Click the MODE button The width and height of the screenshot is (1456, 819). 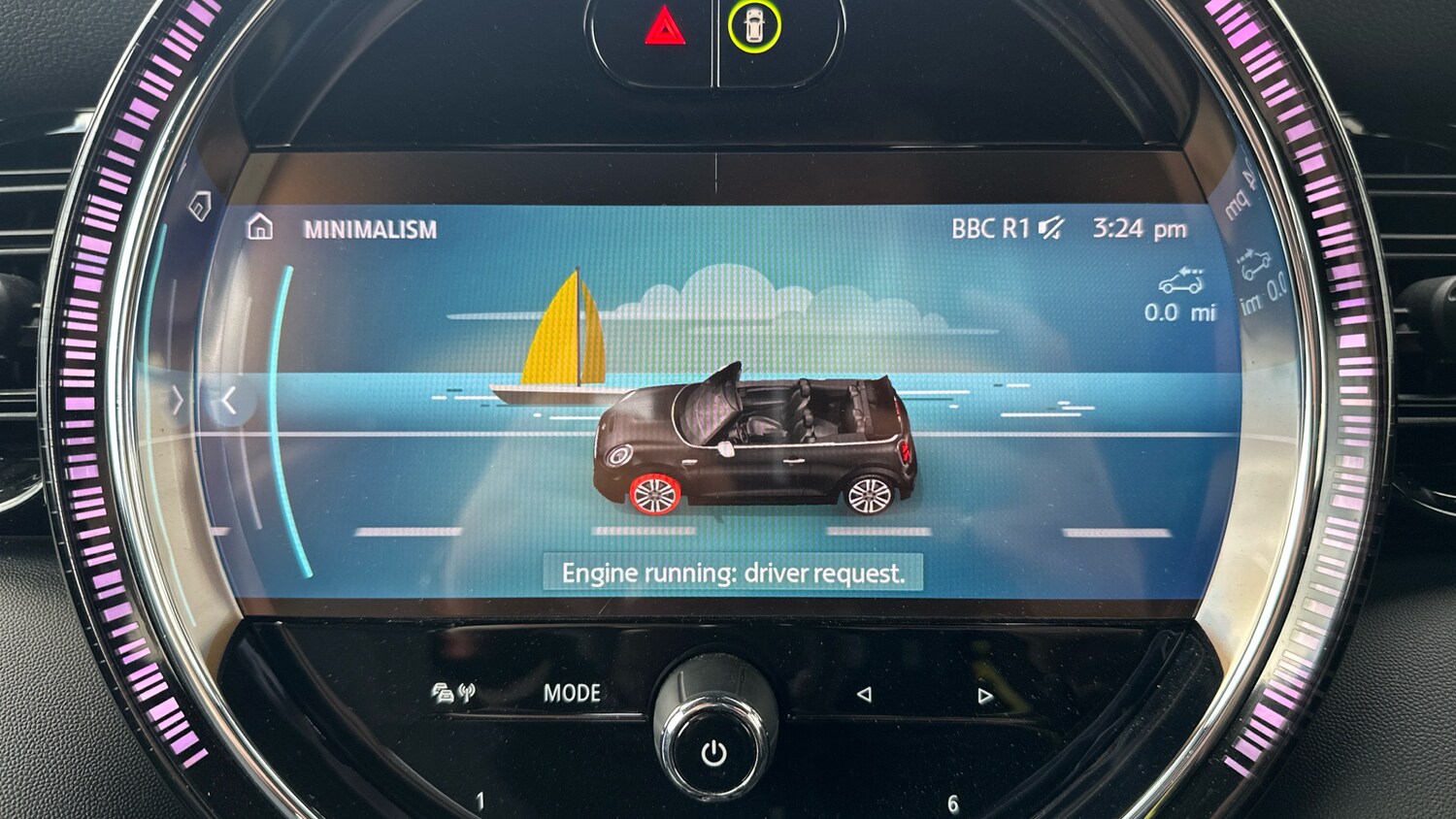point(572,693)
